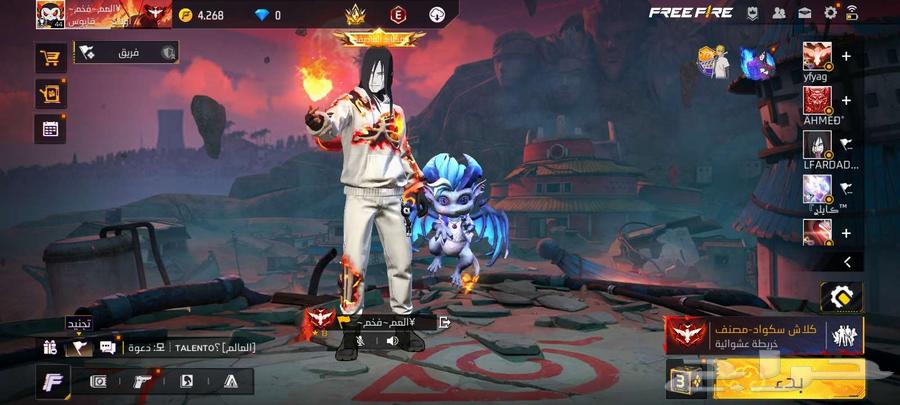Image resolution: width=900 pixels, height=405 pixels.
Task: Tap the gold coin balance
Action: tap(205, 15)
